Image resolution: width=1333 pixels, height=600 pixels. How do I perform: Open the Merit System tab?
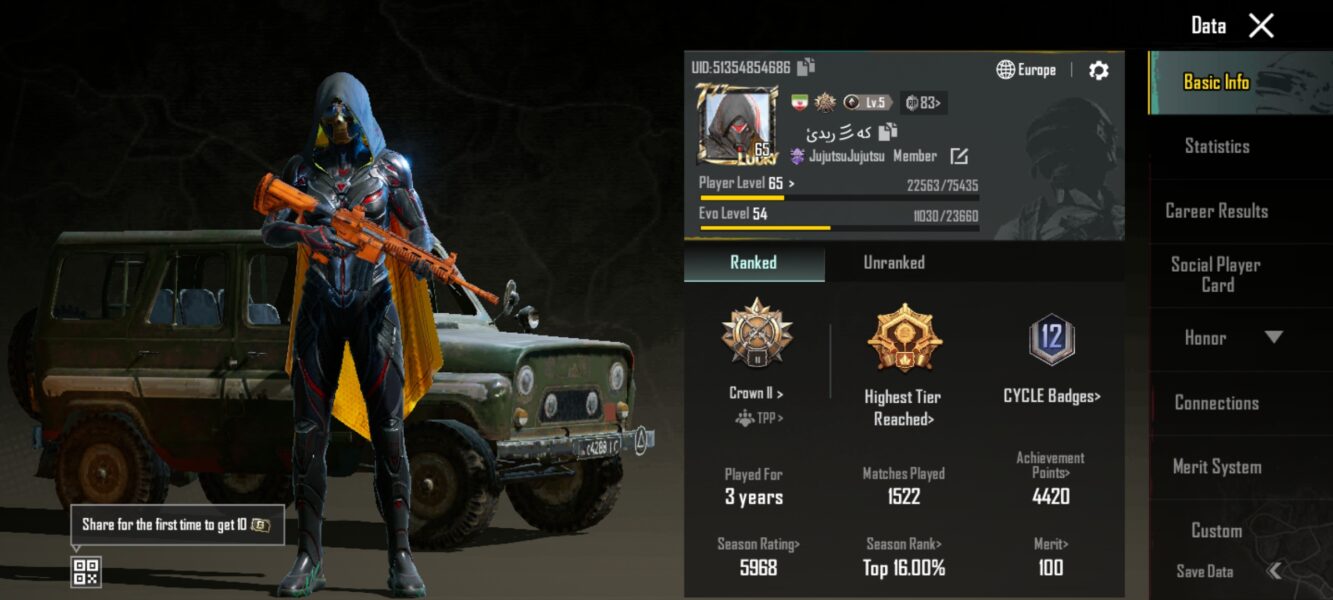click(1216, 467)
